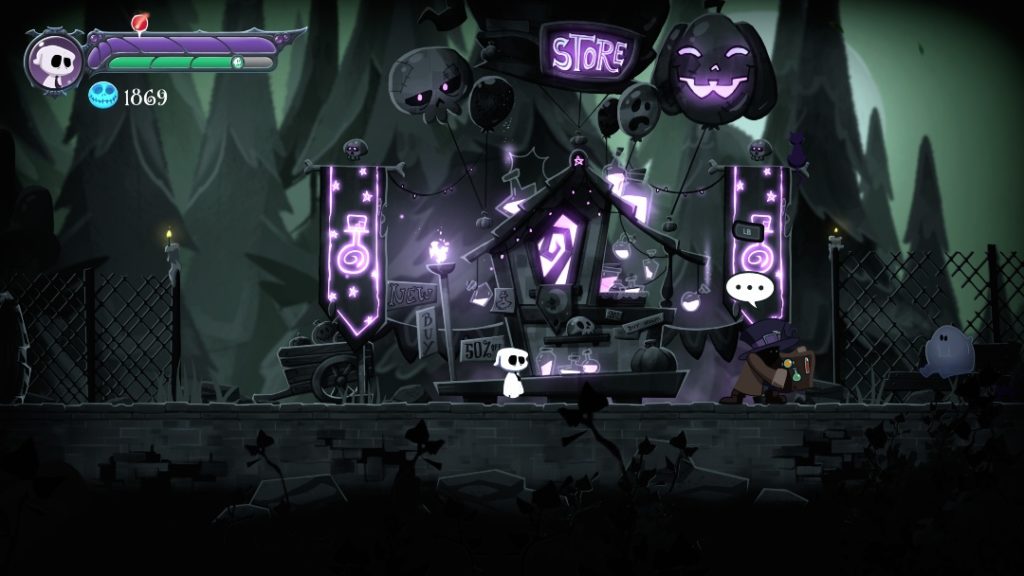Click the skull character portrait

click(54, 61)
